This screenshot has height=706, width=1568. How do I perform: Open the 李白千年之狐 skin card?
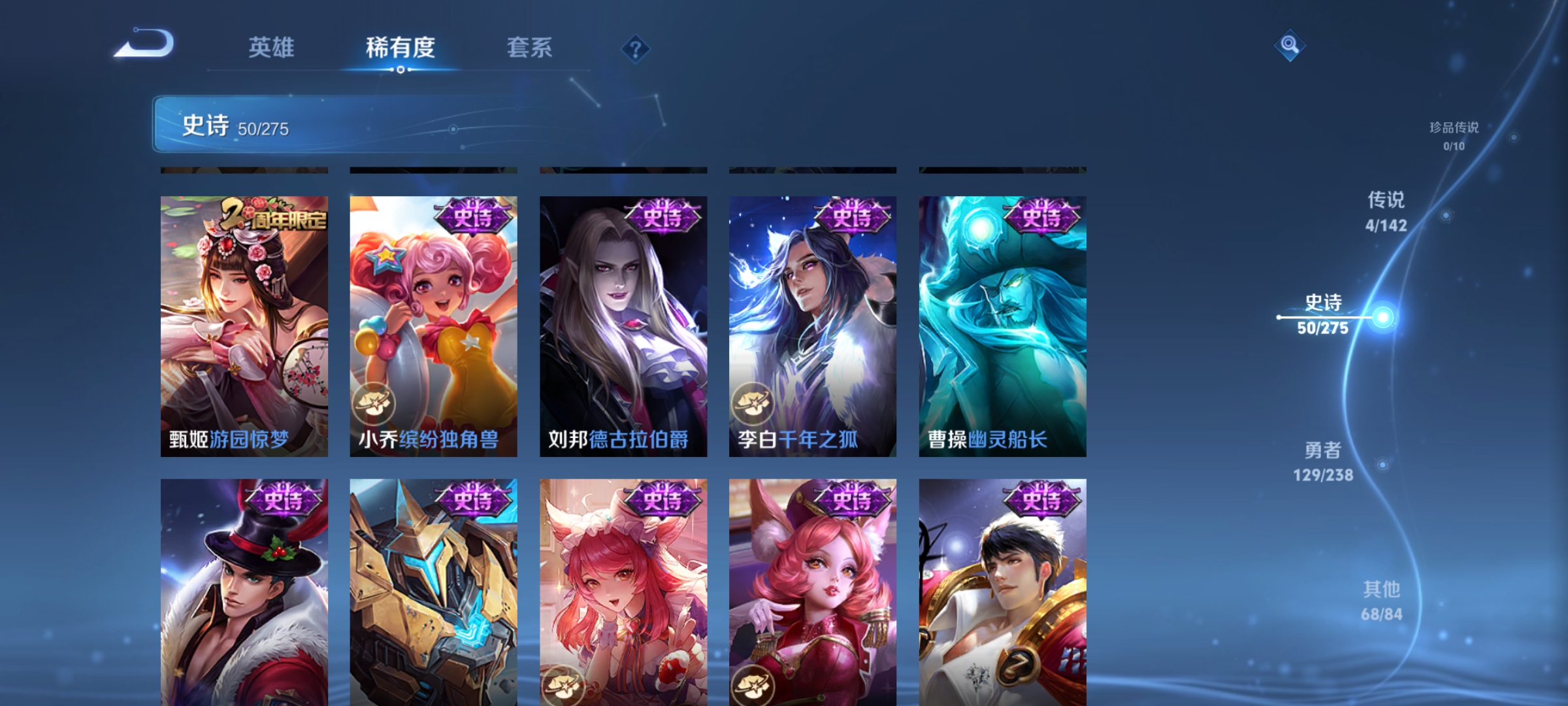811,320
